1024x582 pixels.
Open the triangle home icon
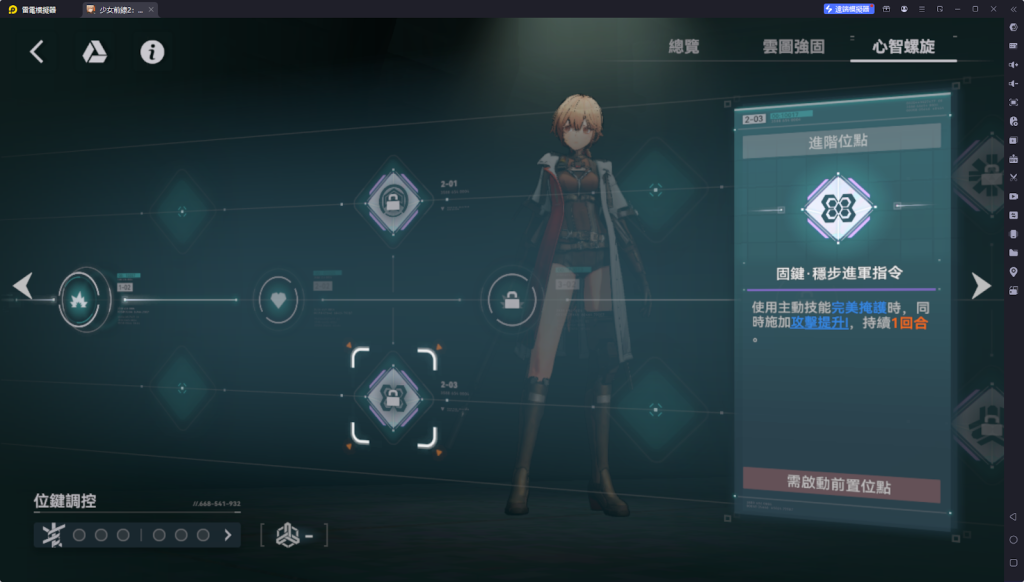point(94,52)
